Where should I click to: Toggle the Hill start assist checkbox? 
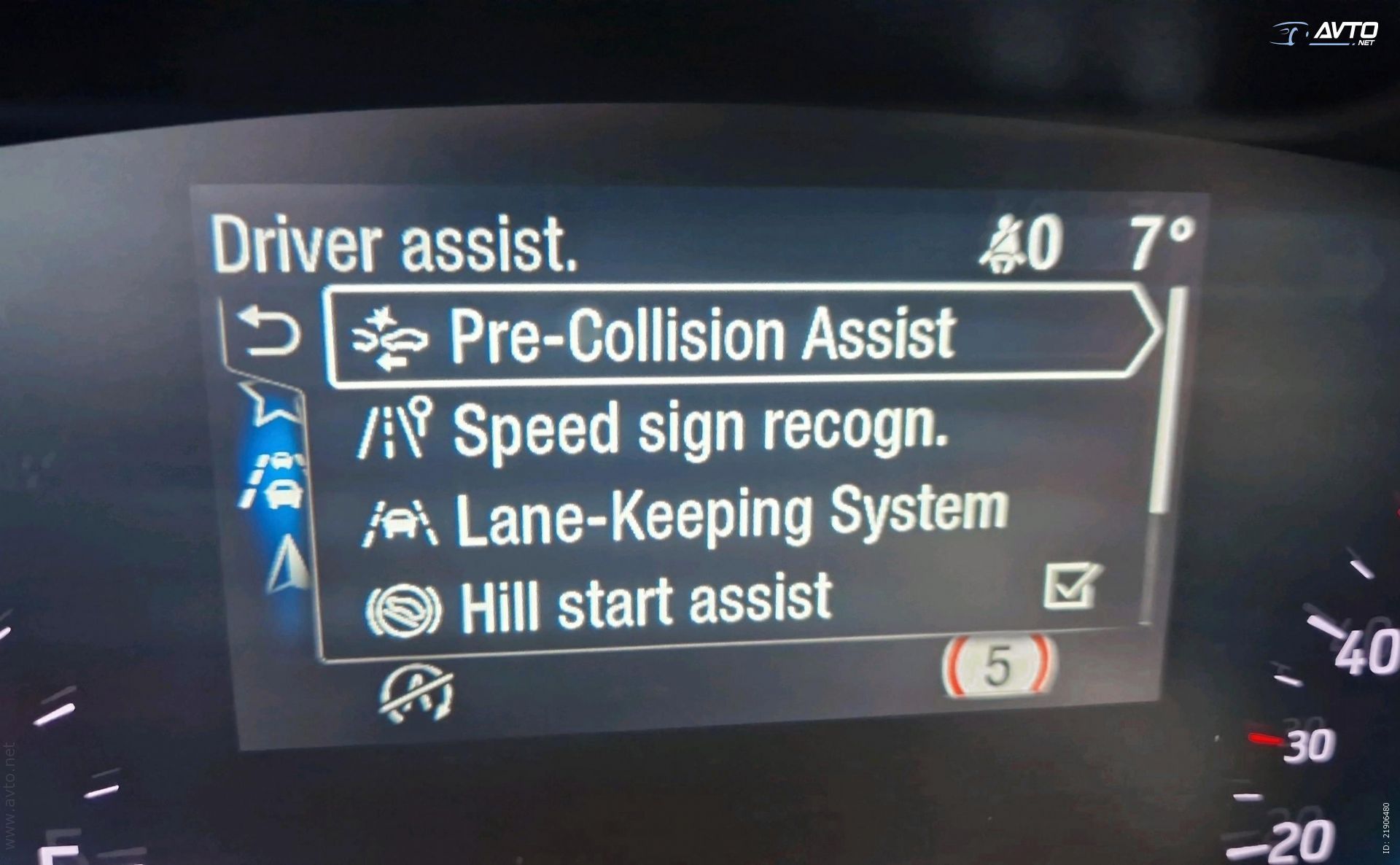pos(1071,586)
